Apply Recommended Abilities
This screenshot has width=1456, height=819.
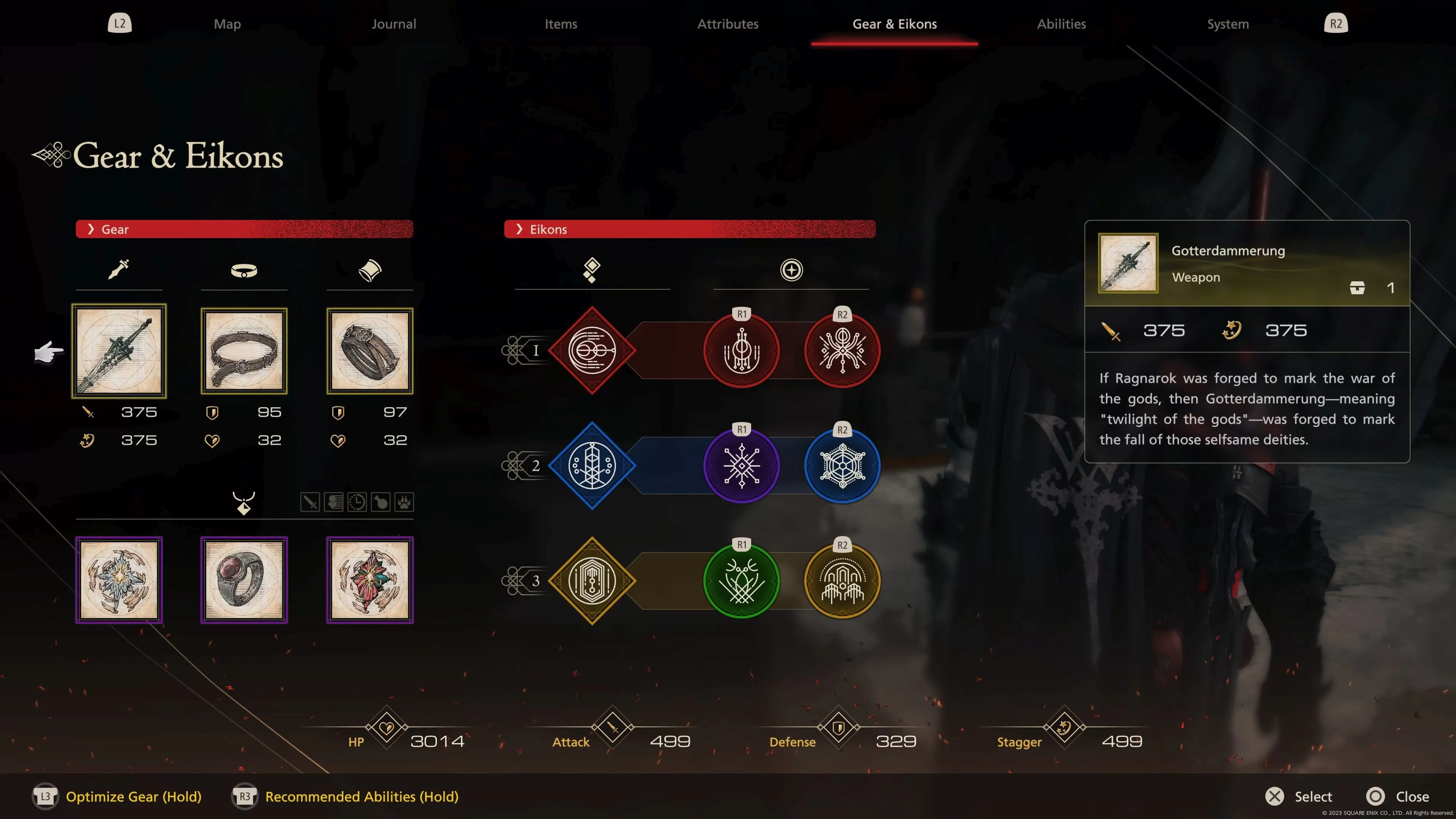click(x=362, y=796)
